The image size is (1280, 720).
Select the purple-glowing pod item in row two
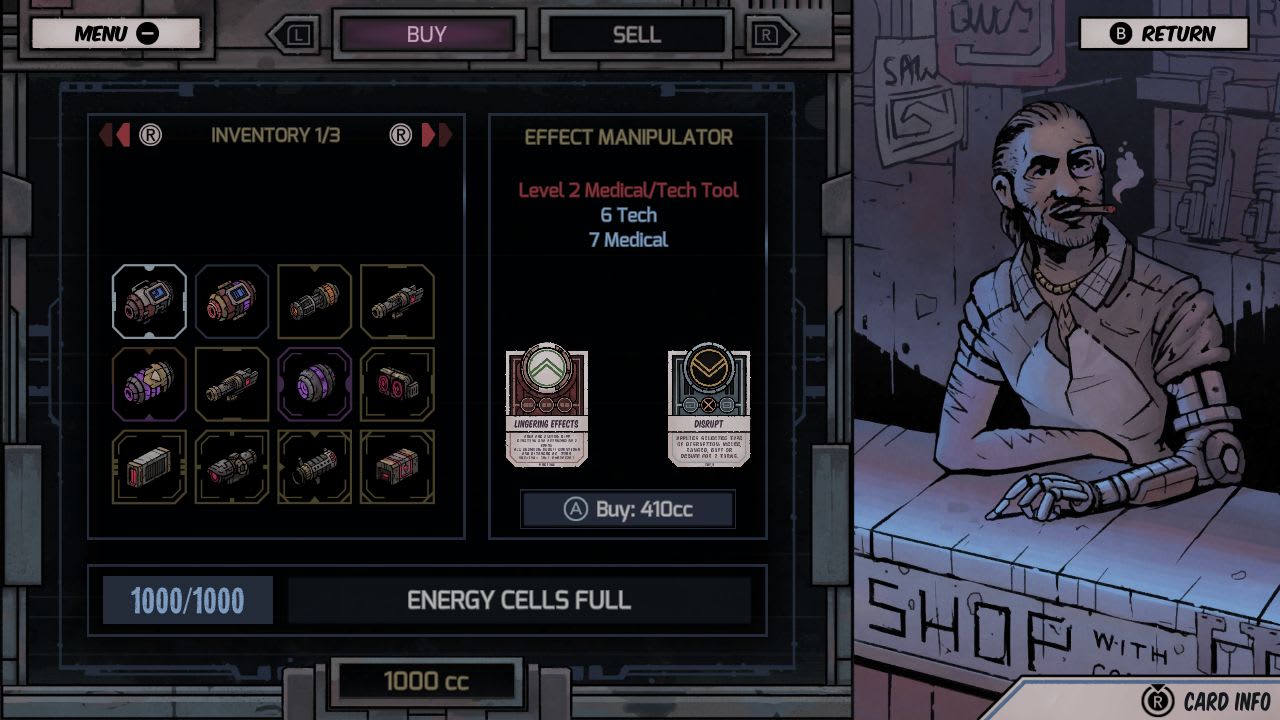point(148,385)
